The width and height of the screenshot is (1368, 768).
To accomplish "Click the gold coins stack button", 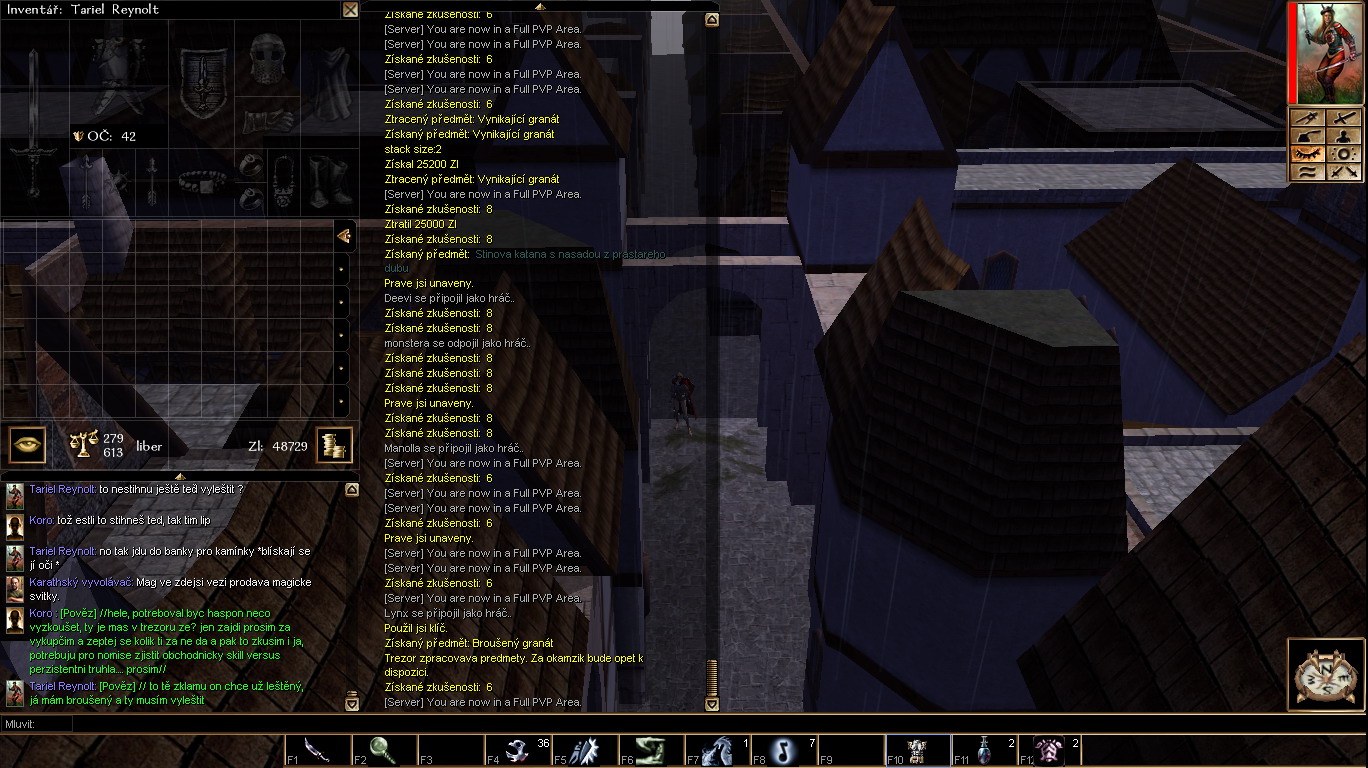I will click(334, 445).
